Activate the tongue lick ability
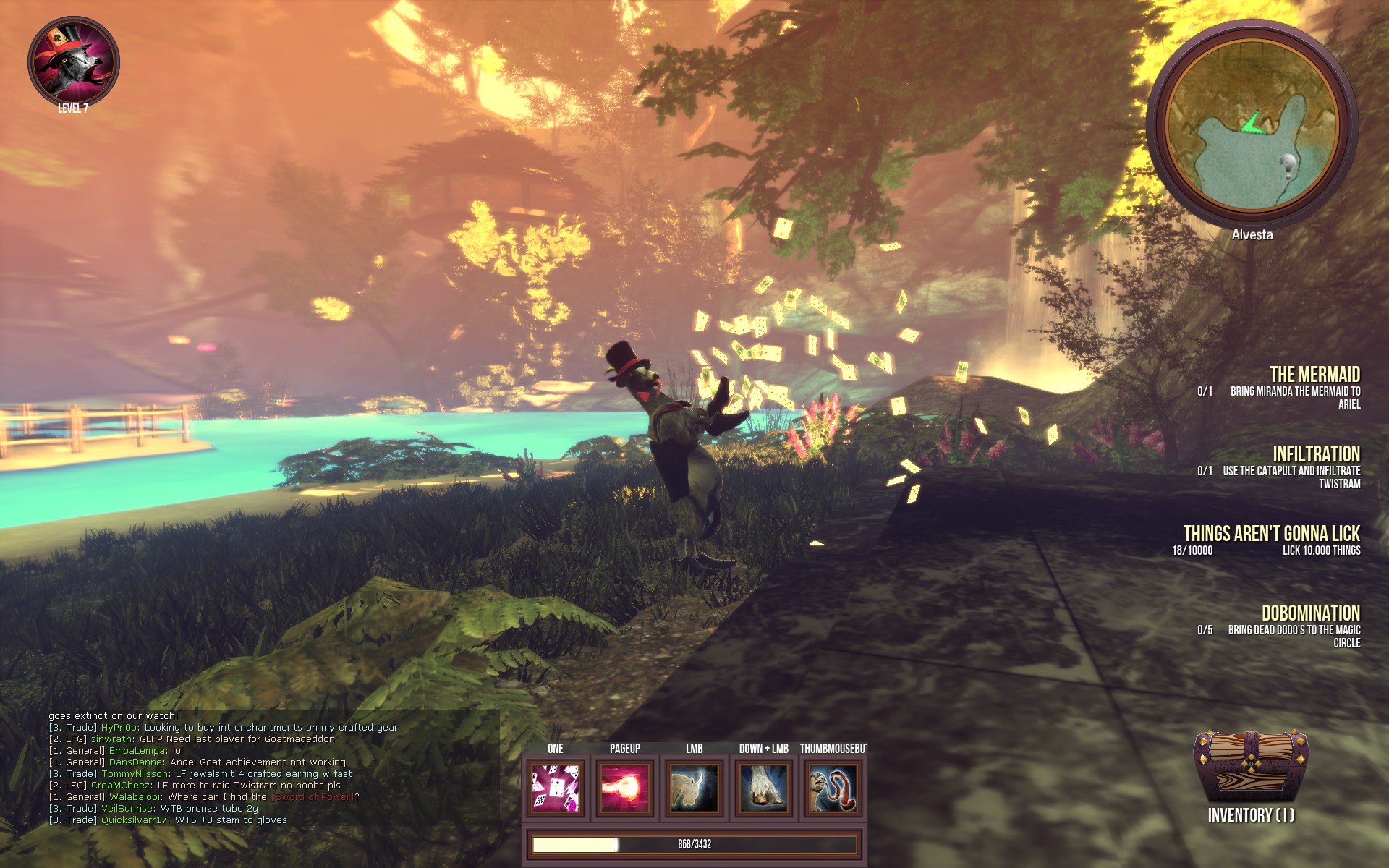The width and height of the screenshot is (1389, 868). click(x=833, y=788)
